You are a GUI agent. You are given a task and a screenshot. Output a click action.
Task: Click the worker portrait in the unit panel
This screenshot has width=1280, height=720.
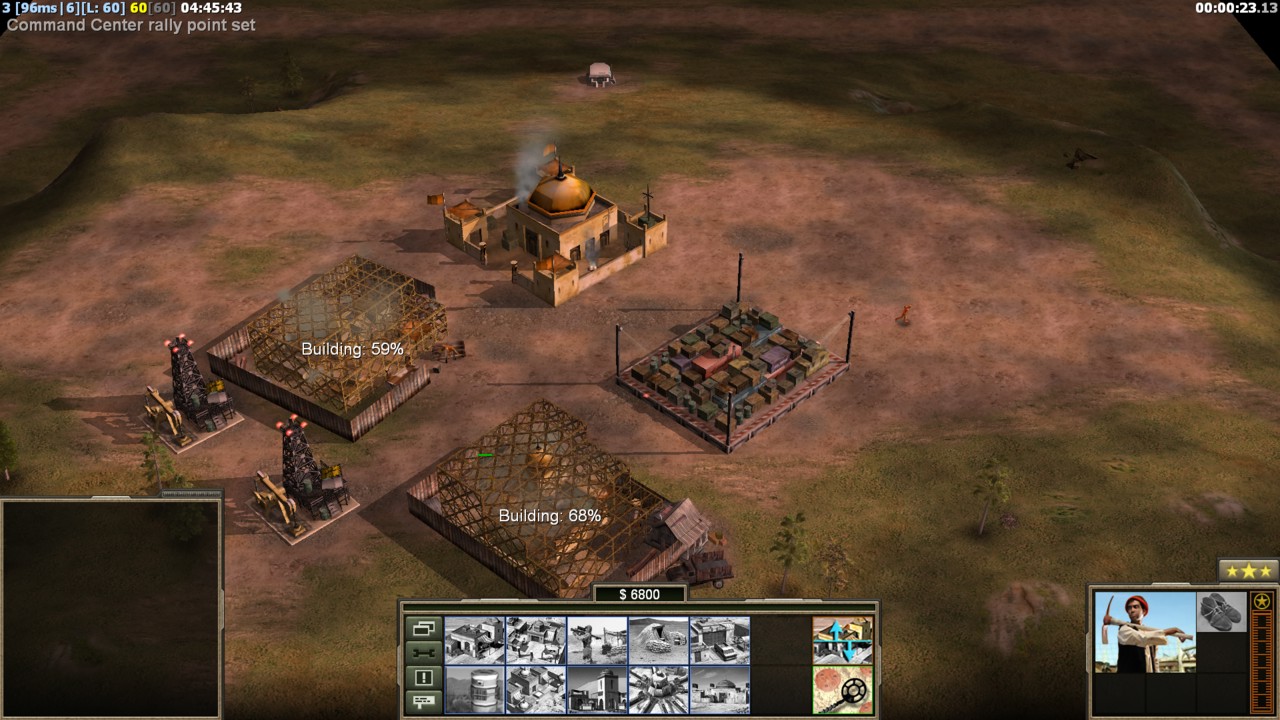tap(1144, 632)
